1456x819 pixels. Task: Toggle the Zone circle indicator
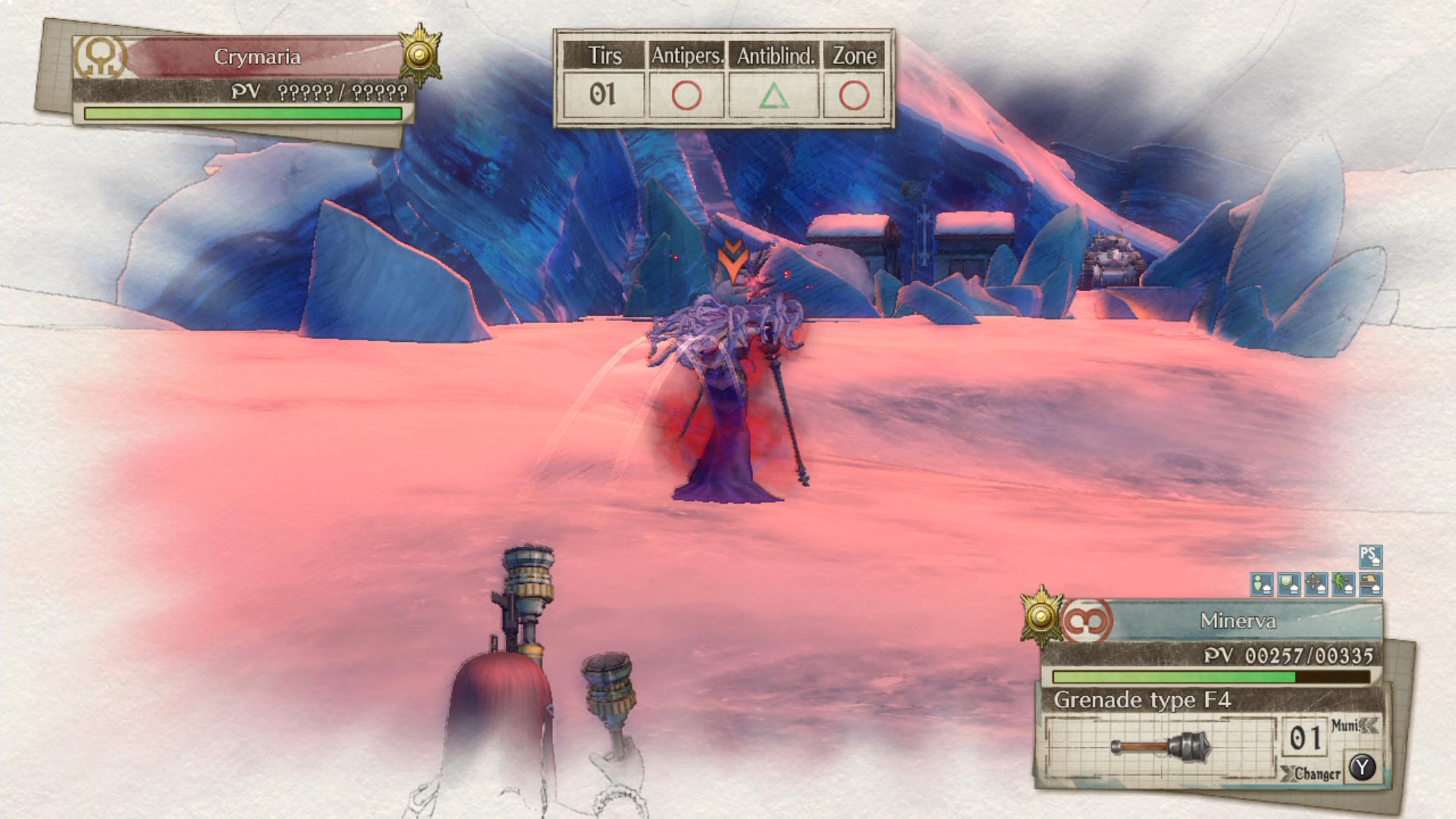click(855, 95)
